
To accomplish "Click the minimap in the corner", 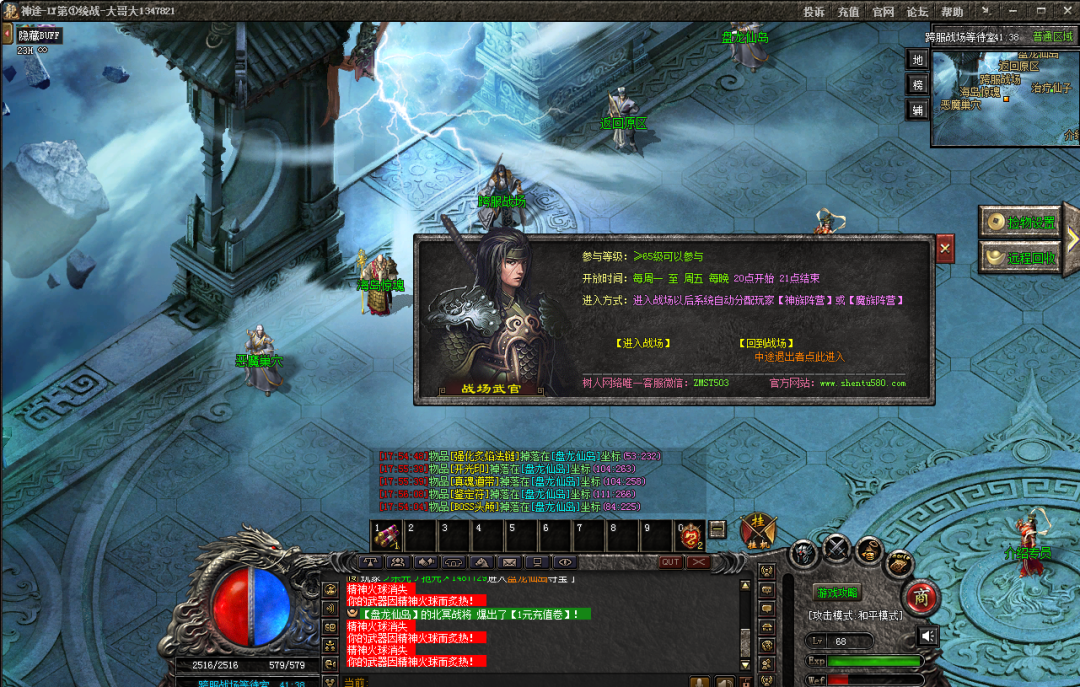I will click(1005, 96).
